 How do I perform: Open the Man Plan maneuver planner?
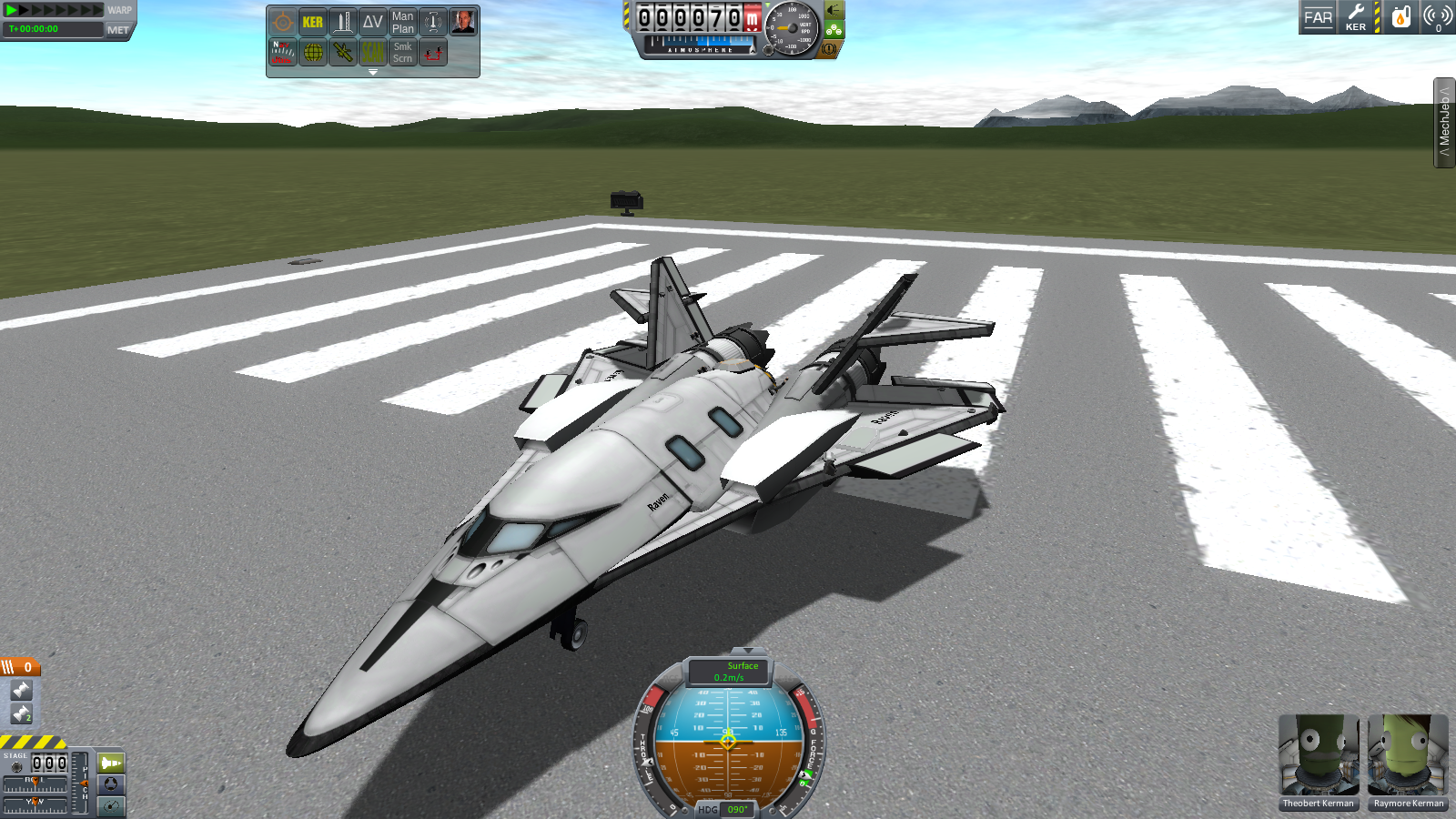pos(402,22)
